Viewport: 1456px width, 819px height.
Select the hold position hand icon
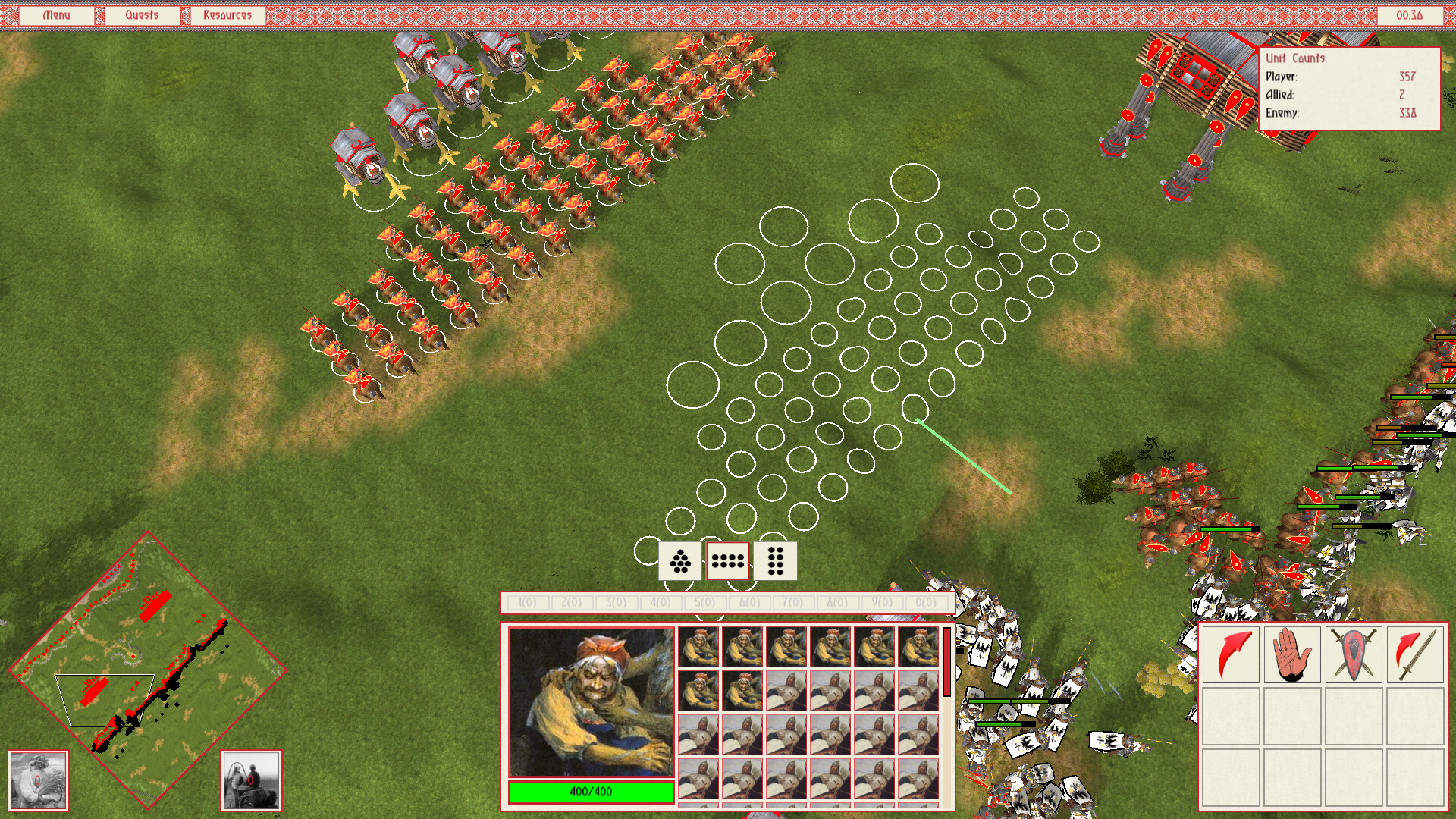pyautogui.click(x=1294, y=655)
